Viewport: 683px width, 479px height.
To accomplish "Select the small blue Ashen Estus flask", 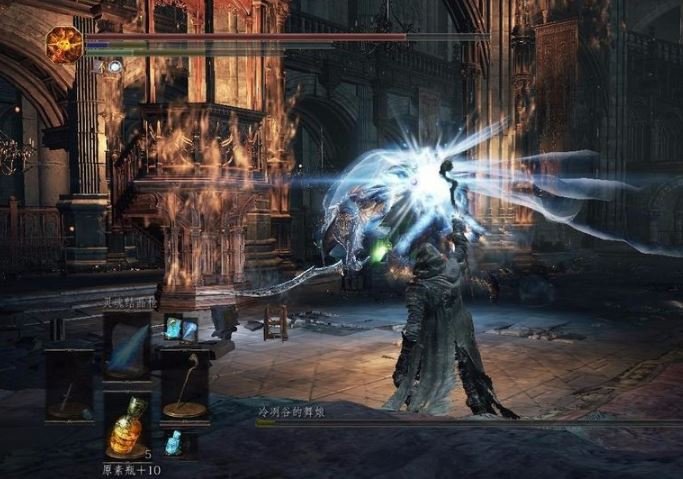I will coord(174,442).
